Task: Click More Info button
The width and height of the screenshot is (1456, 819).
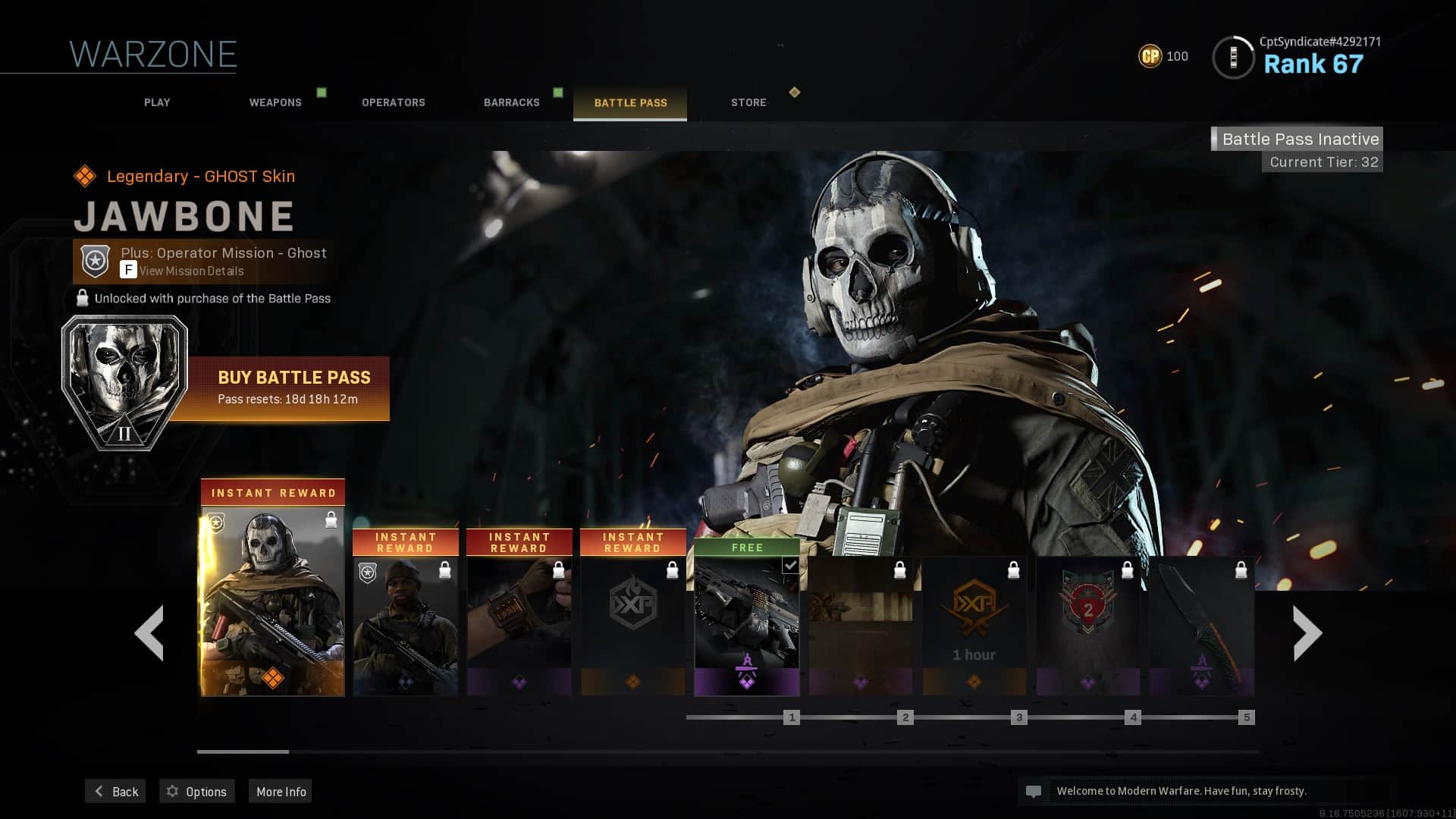Action: point(281,792)
